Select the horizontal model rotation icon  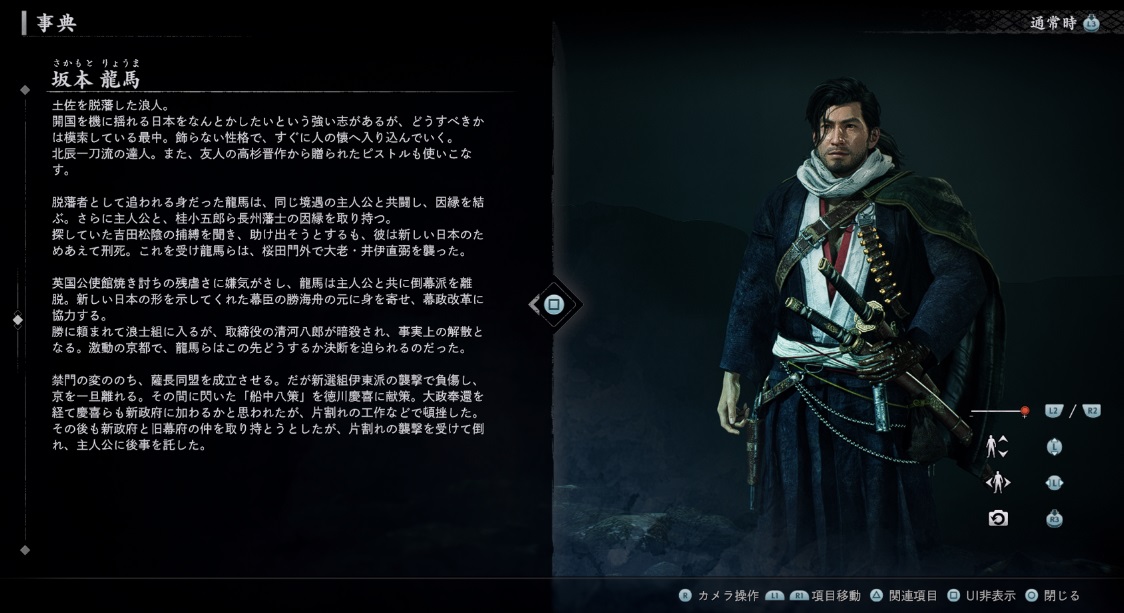pos(997,483)
